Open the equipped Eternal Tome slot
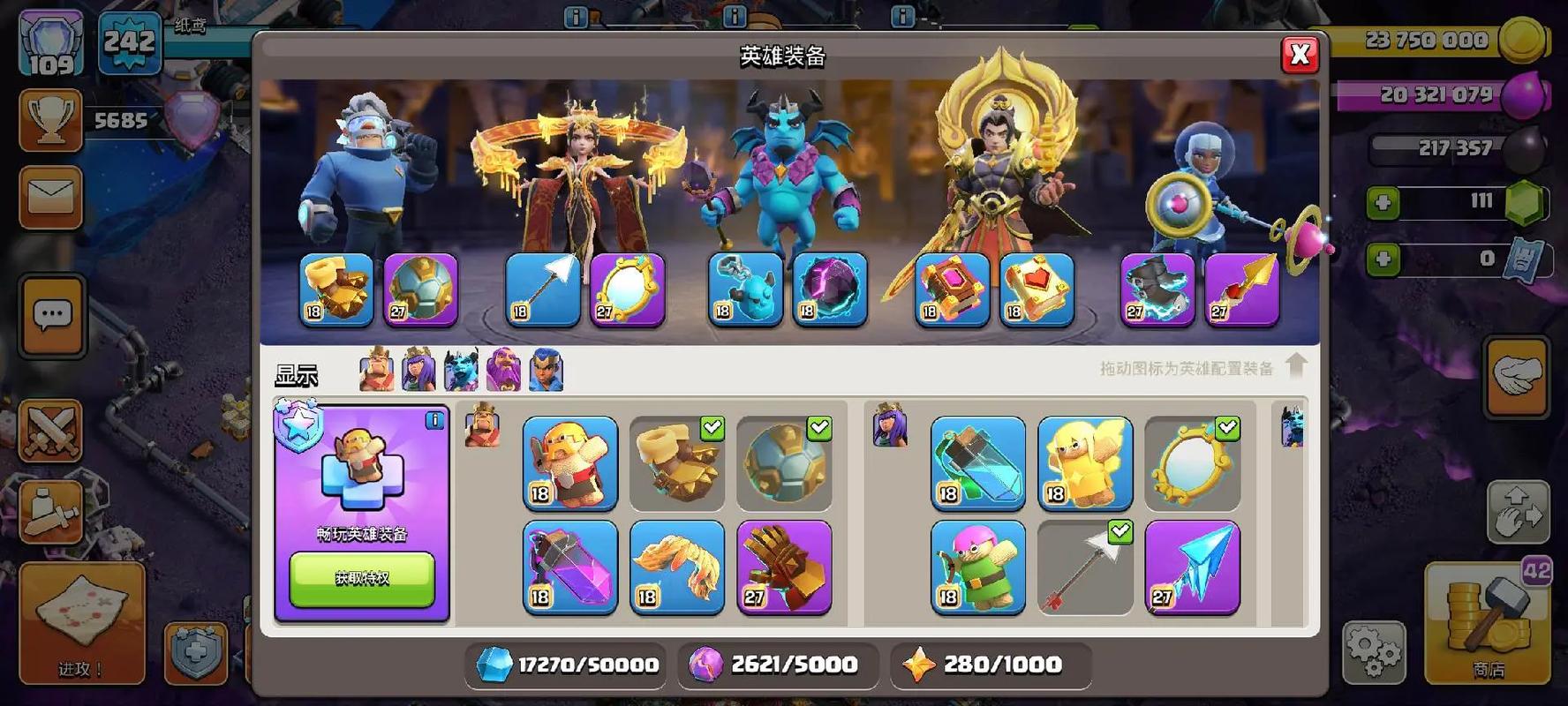The width and height of the screenshot is (1568, 706). point(952,289)
